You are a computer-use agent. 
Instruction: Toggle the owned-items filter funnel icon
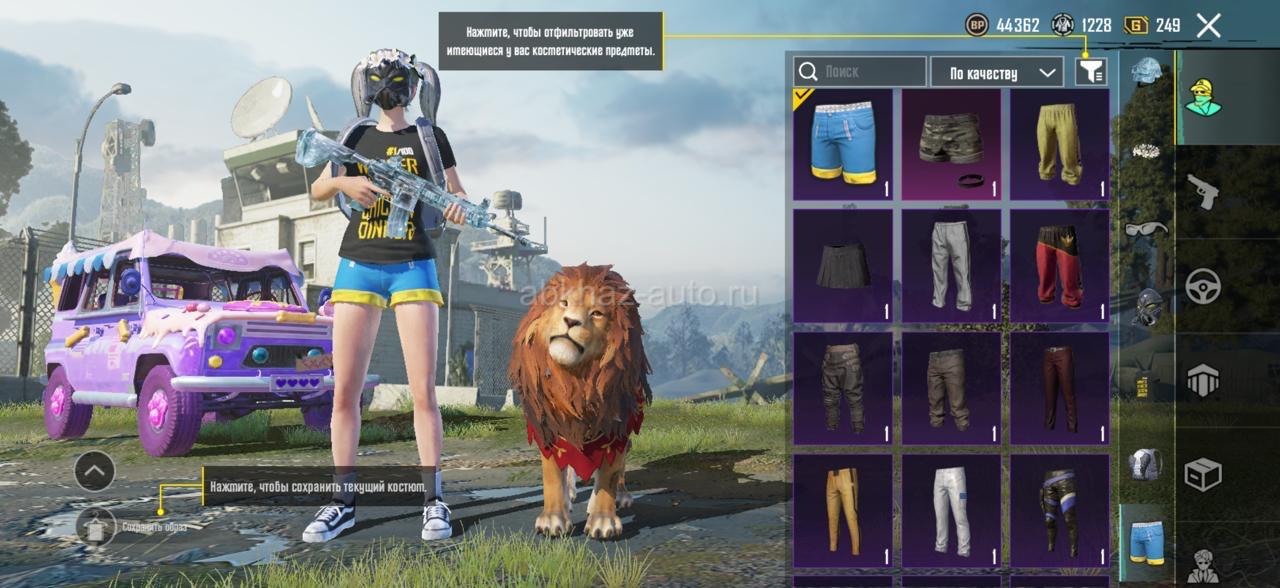click(1091, 71)
